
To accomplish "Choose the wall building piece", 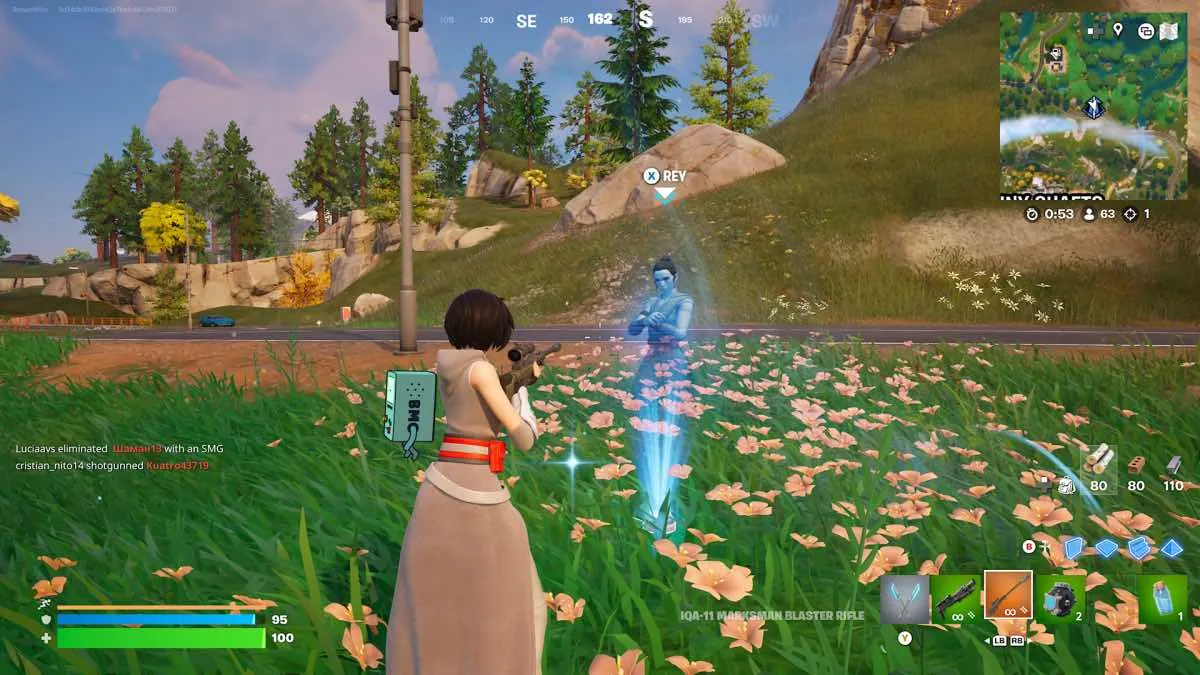I will pyautogui.click(x=1073, y=547).
